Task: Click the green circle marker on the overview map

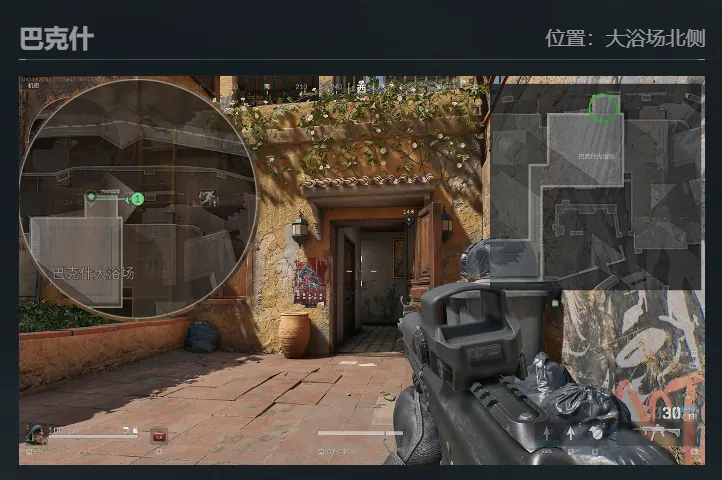Action: click(x=603, y=106)
